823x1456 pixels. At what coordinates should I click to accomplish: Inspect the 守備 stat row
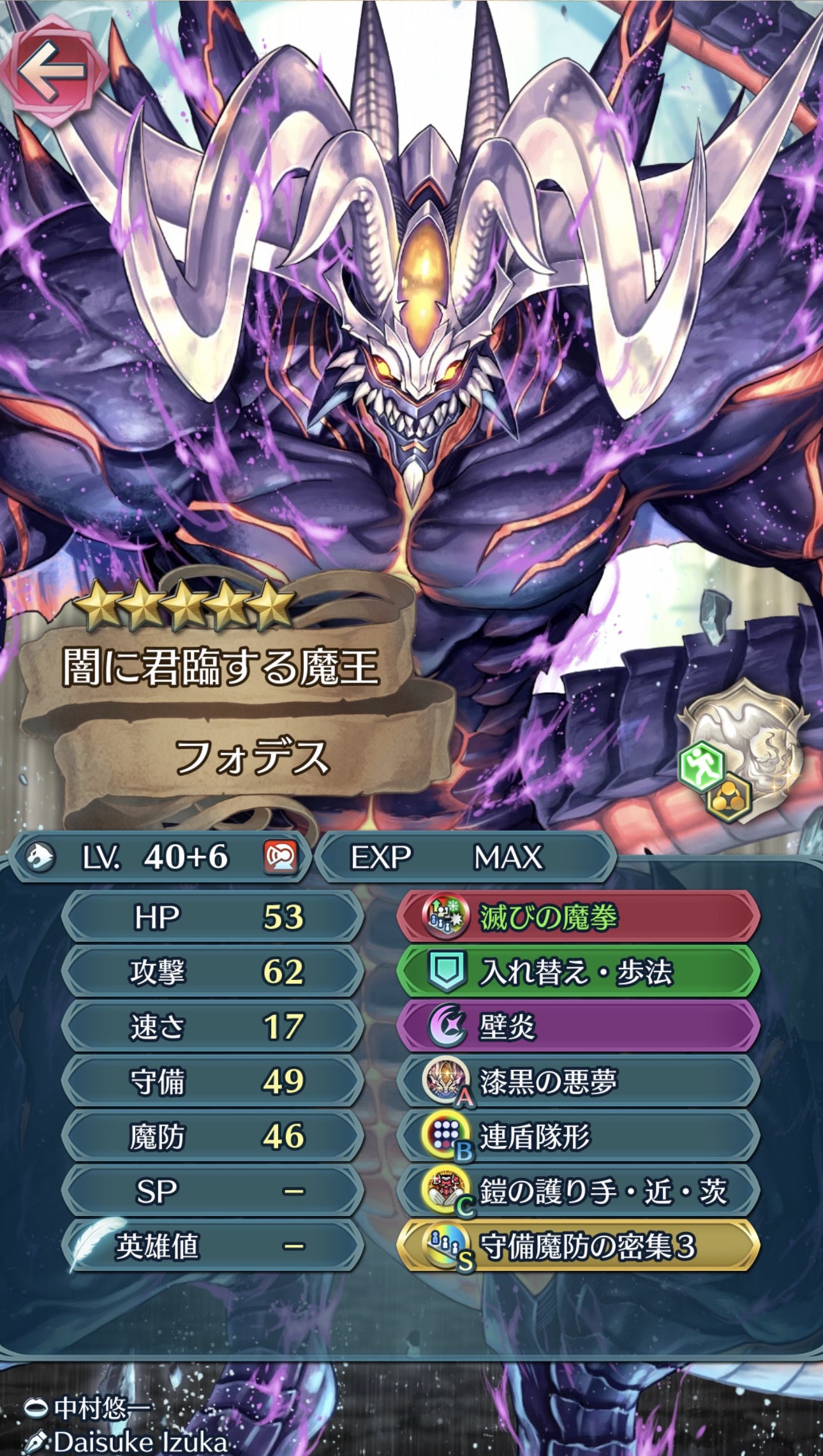point(214,1081)
